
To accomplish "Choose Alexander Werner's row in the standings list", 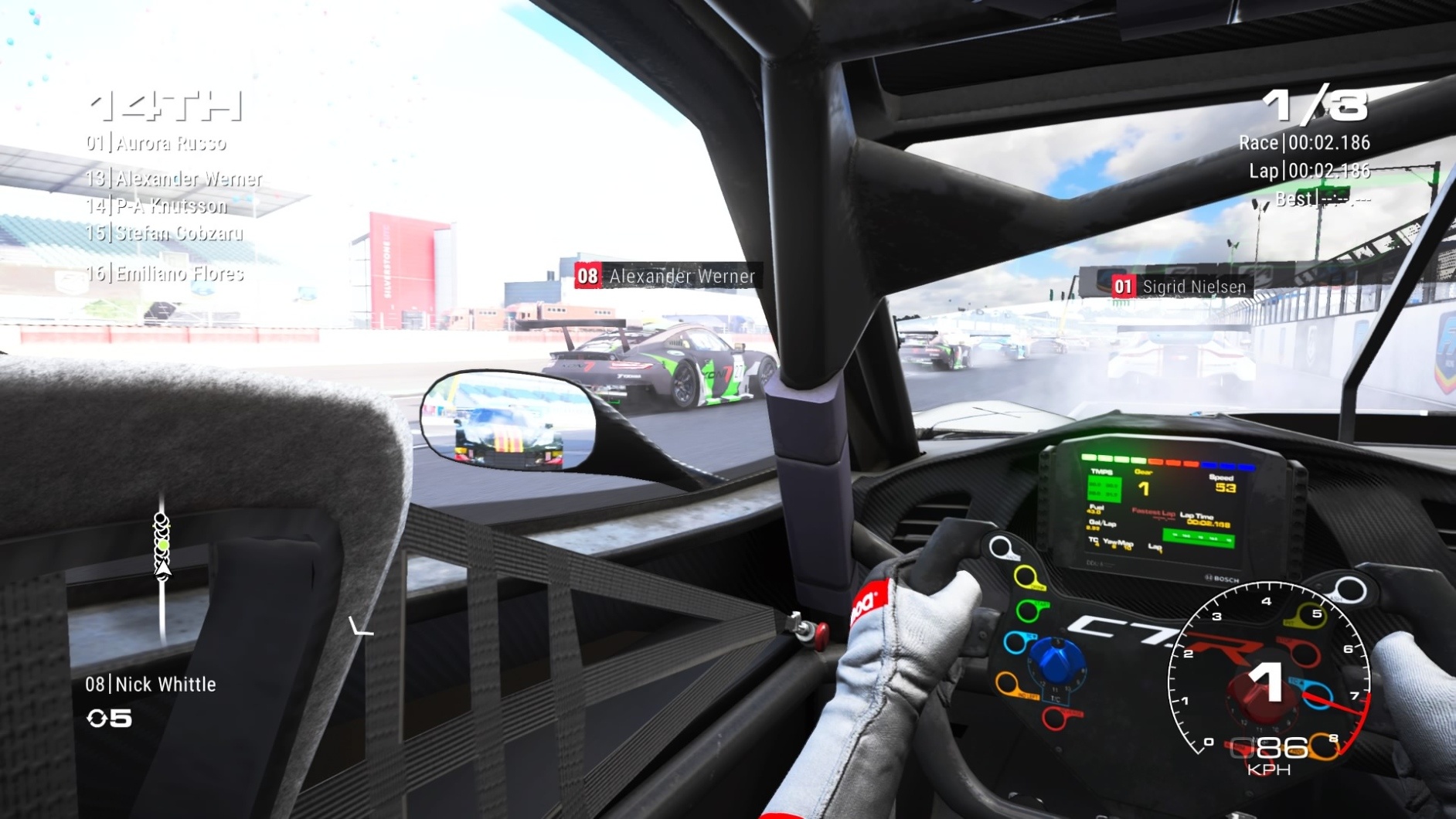I will click(174, 178).
